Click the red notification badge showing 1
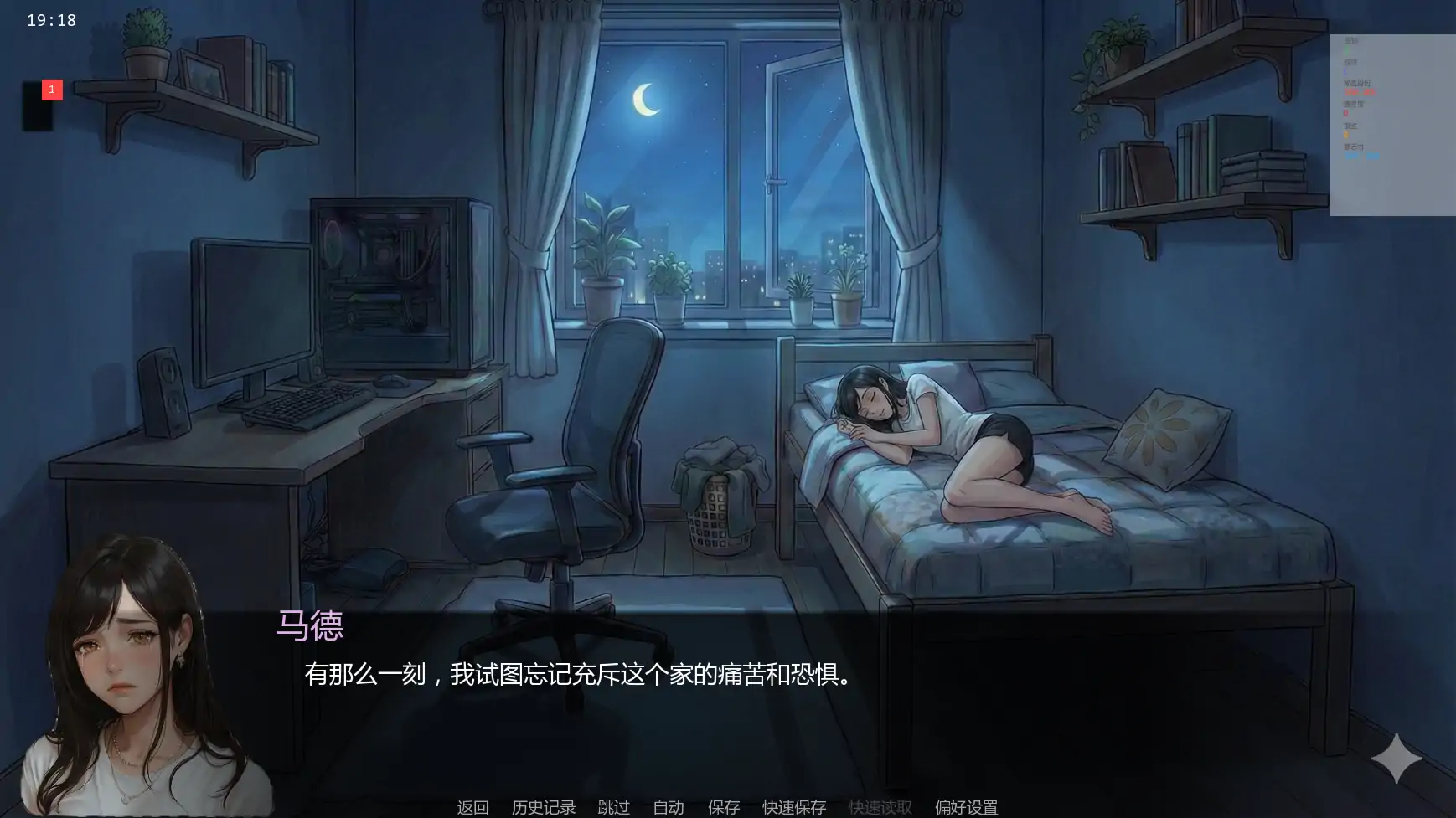The image size is (1456, 818). 51,90
